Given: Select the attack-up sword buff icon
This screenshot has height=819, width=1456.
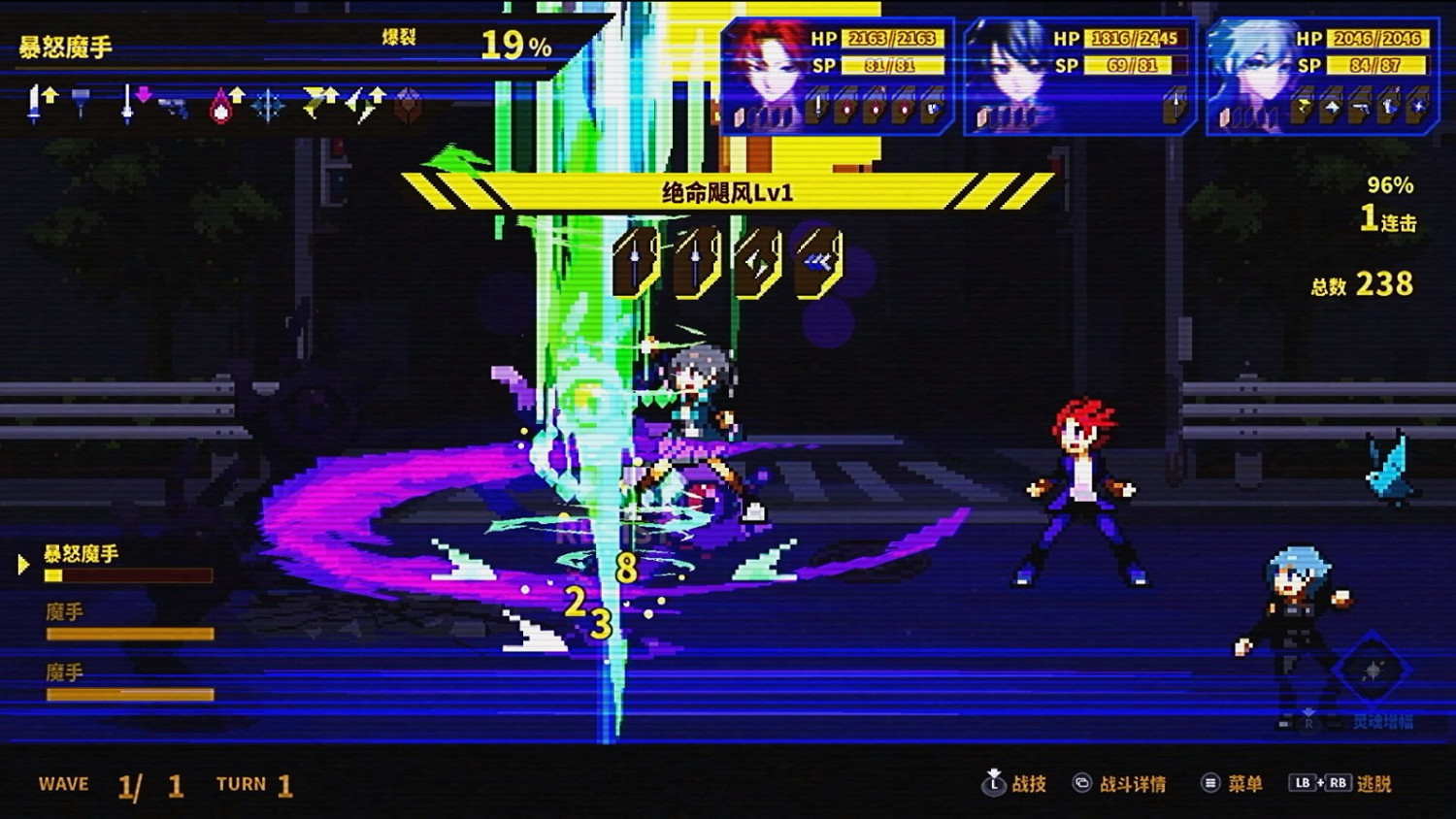Looking at the screenshot, I should pyautogui.click(x=44, y=102).
